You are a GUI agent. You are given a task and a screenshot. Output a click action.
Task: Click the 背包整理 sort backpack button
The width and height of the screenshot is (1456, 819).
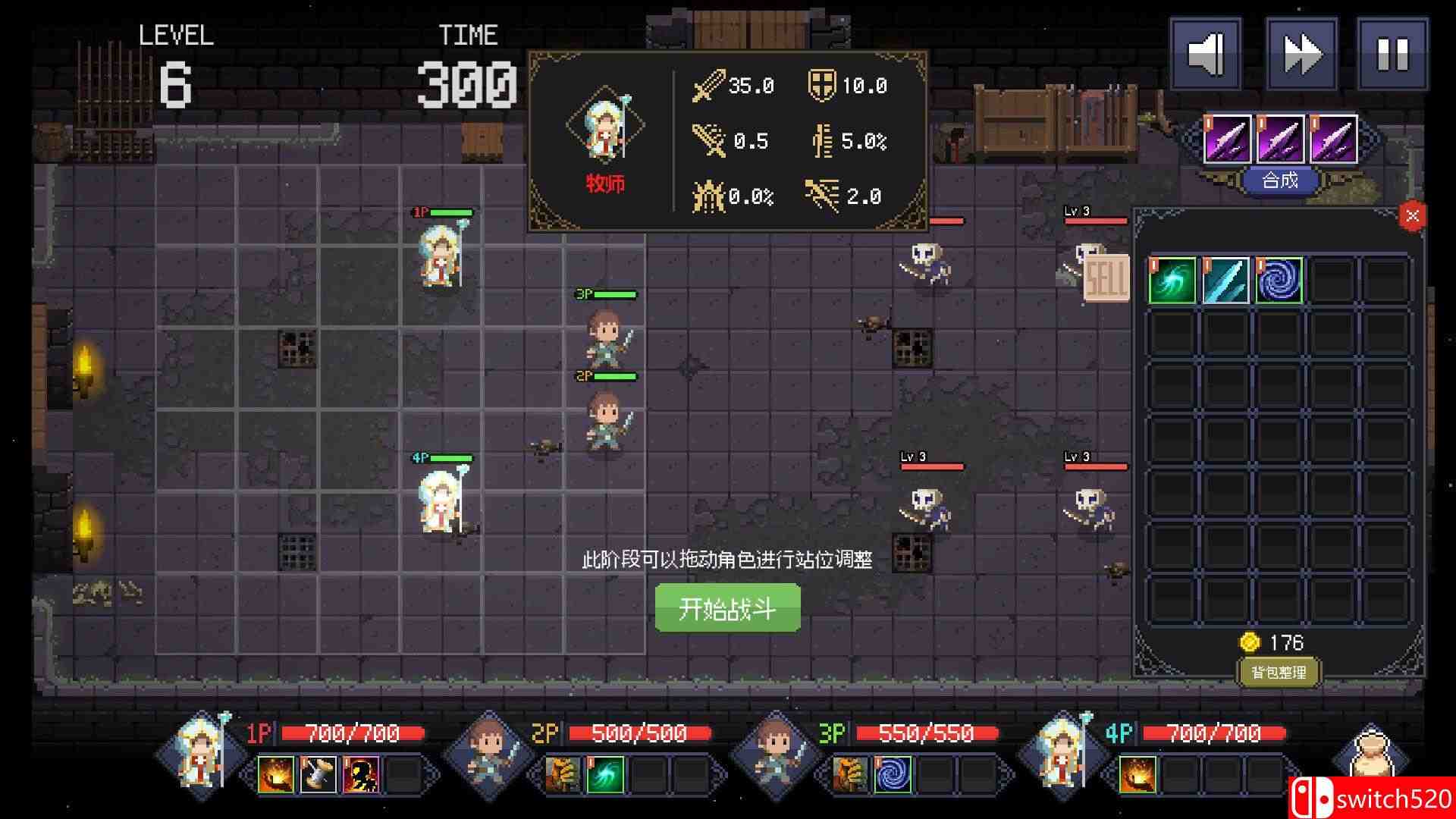[1280, 671]
